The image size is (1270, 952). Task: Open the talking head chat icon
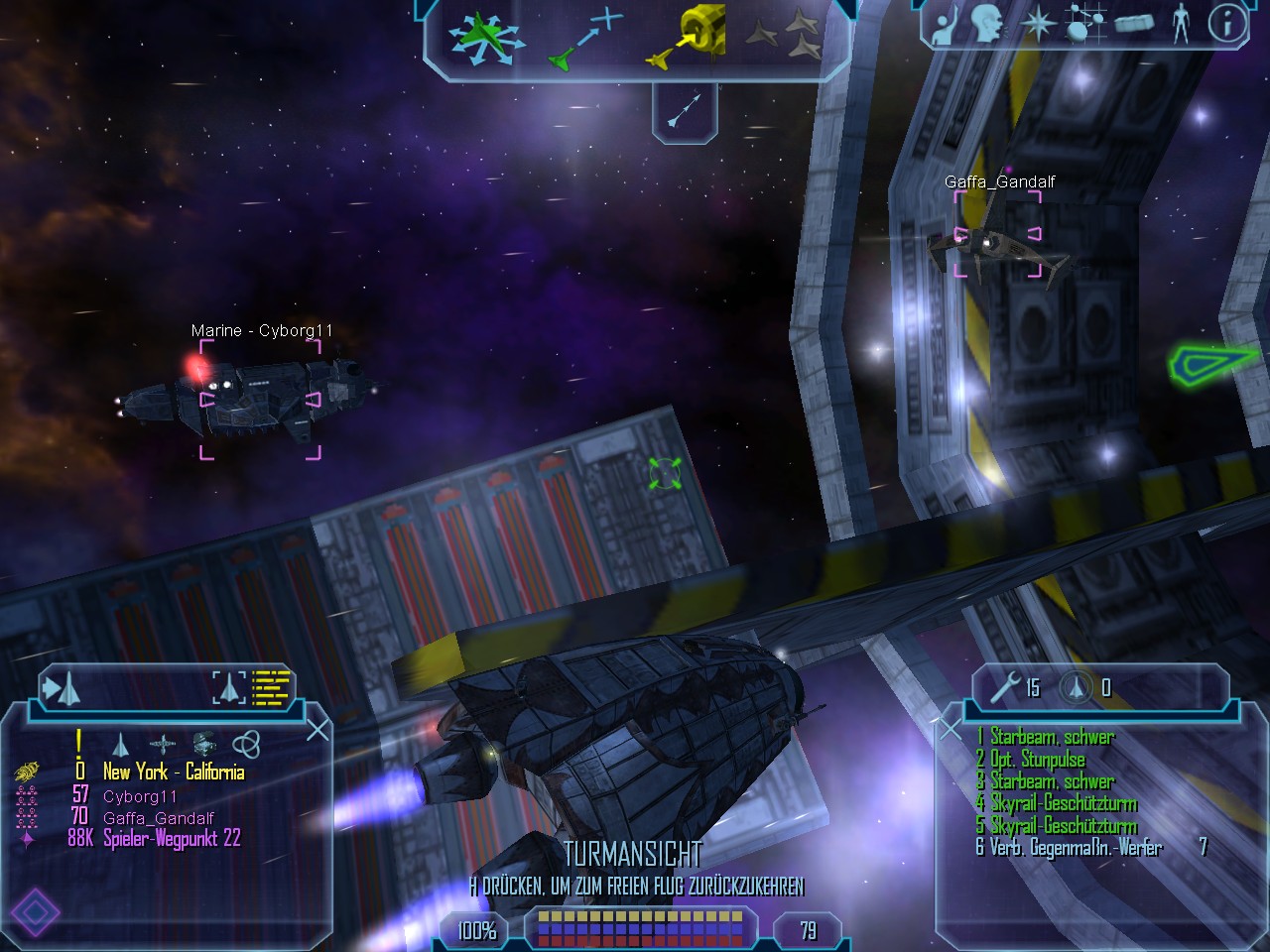point(985,24)
